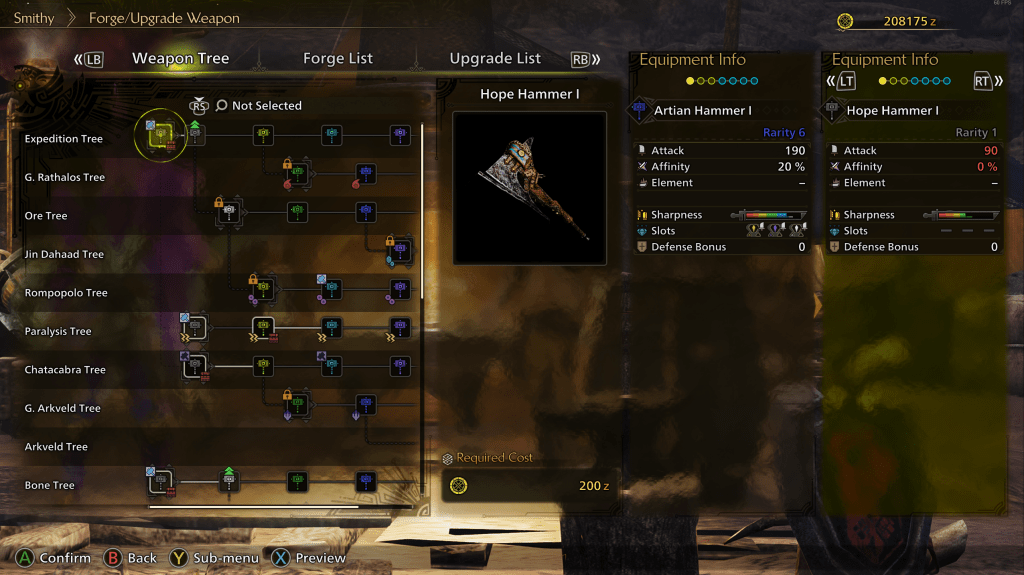Screen dimensions: 1024x575
Task: Click the Hope Hammer I preview image
Action: (x=529, y=188)
